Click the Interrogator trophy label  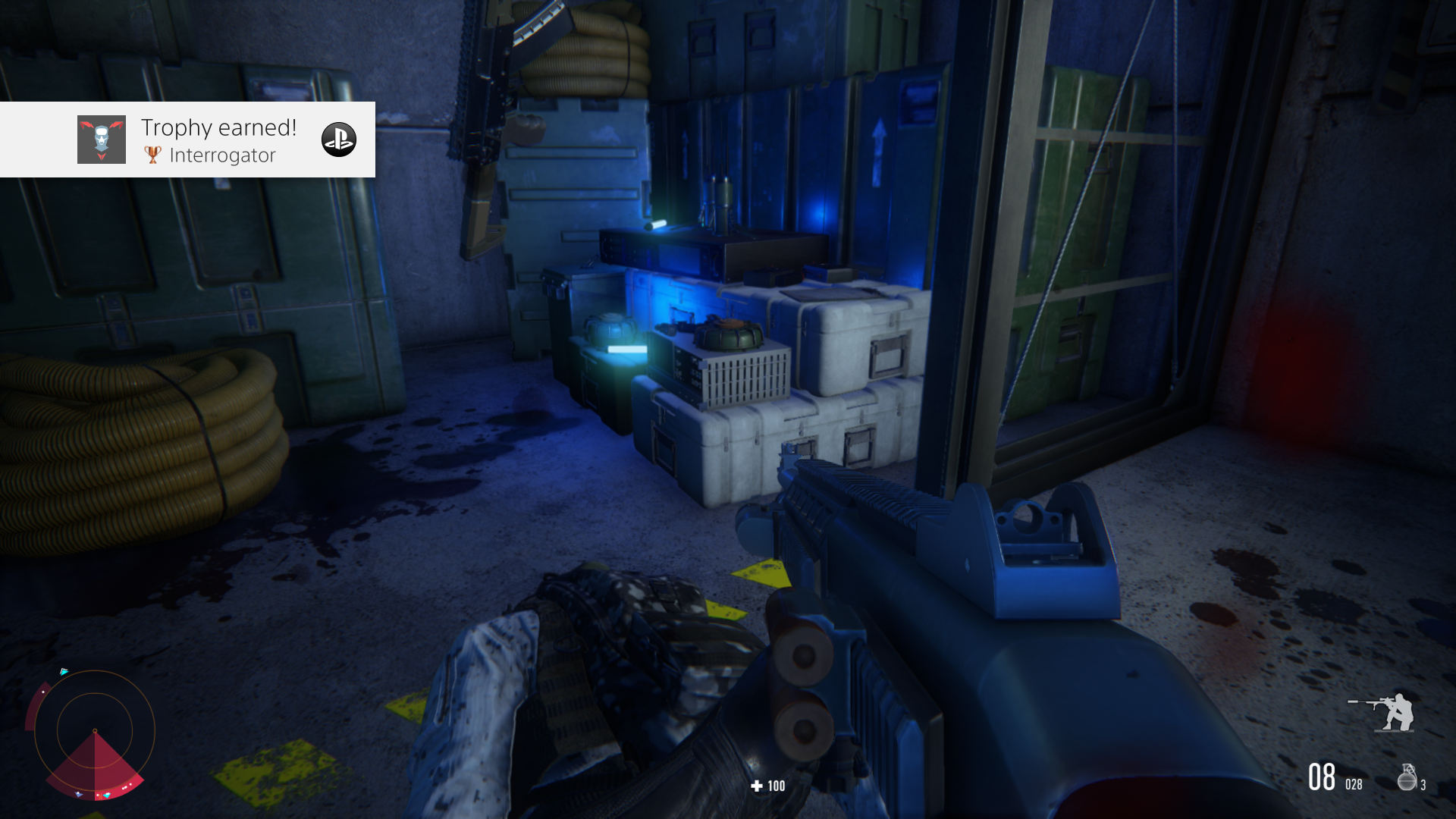pyautogui.click(x=224, y=155)
